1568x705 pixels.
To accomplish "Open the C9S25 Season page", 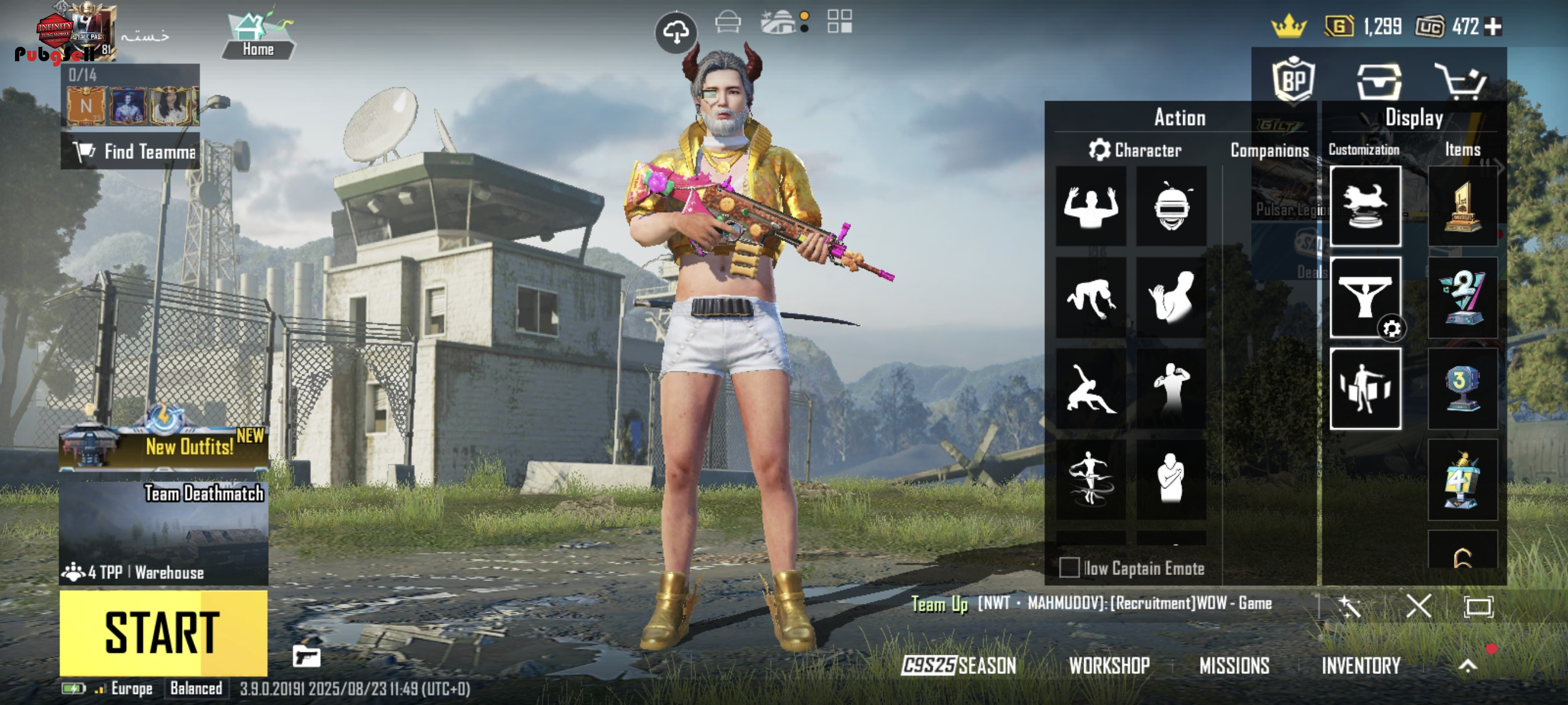I will click(x=959, y=666).
